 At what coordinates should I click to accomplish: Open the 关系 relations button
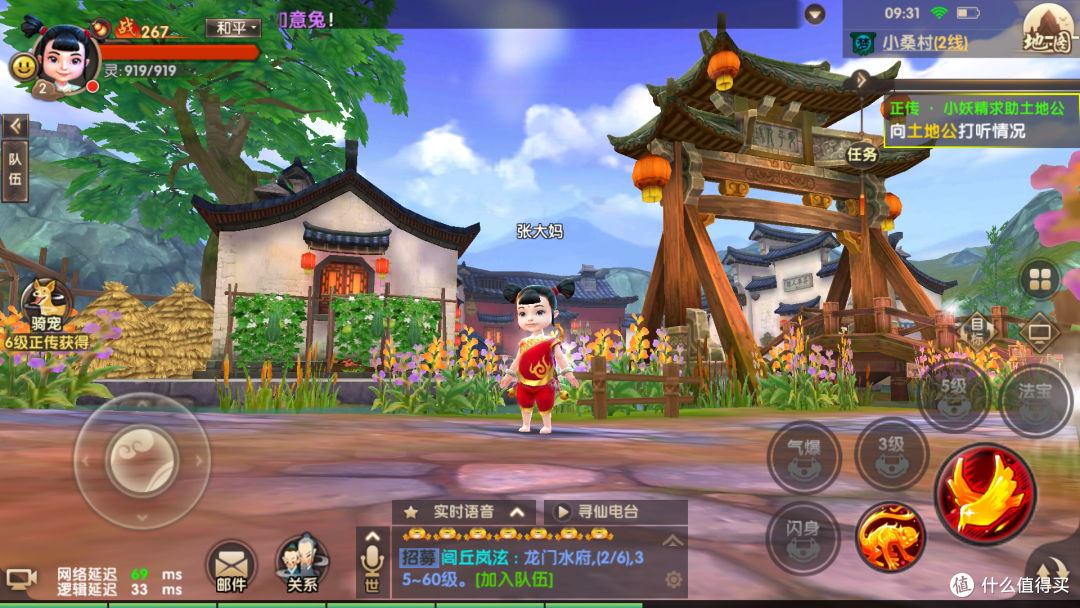[301, 565]
